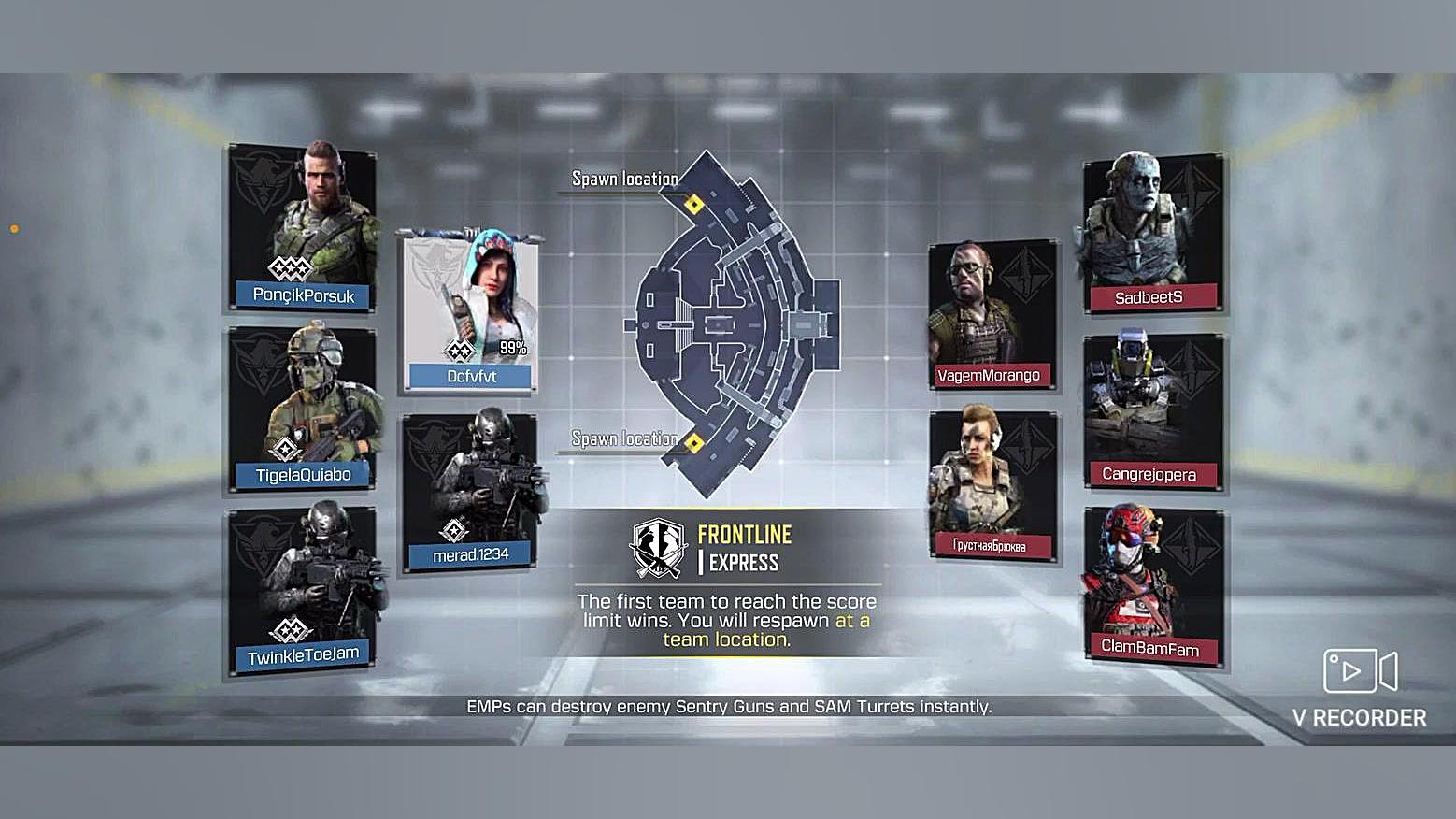1456x819 pixels.
Task: Choose Cangrejopera's player card
Action: (x=1151, y=409)
